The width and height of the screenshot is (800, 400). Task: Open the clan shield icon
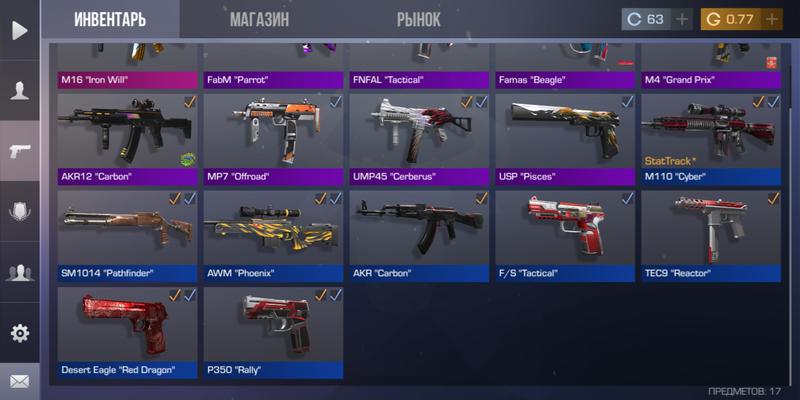(19, 211)
